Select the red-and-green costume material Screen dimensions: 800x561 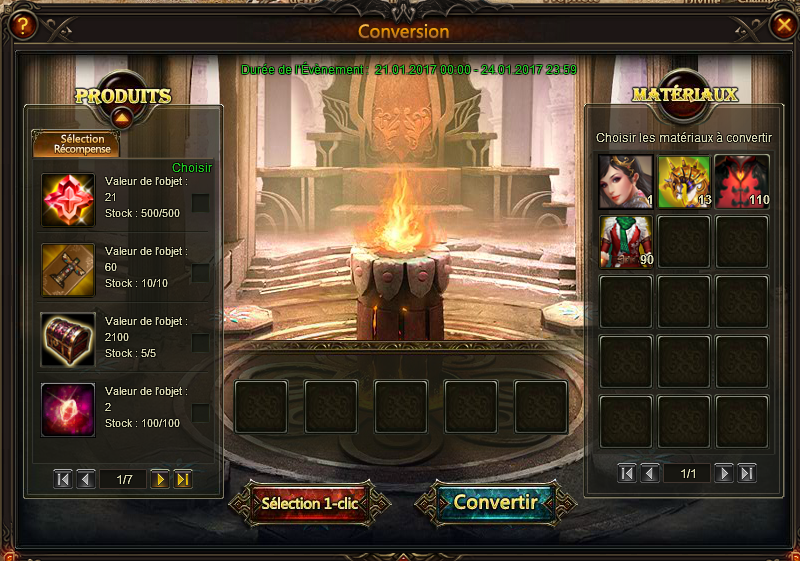pyautogui.click(x=625, y=242)
